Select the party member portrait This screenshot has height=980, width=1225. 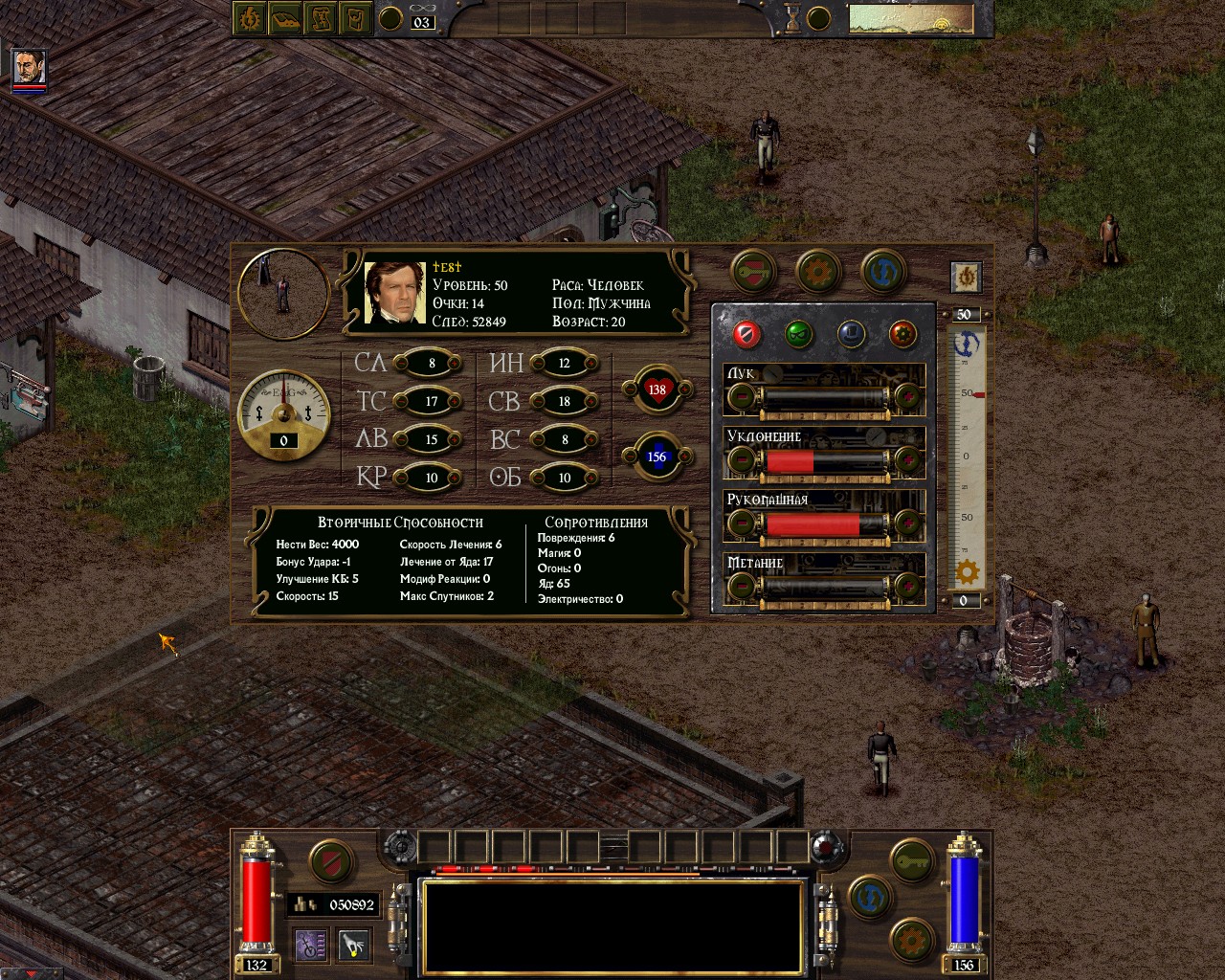(29, 68)
